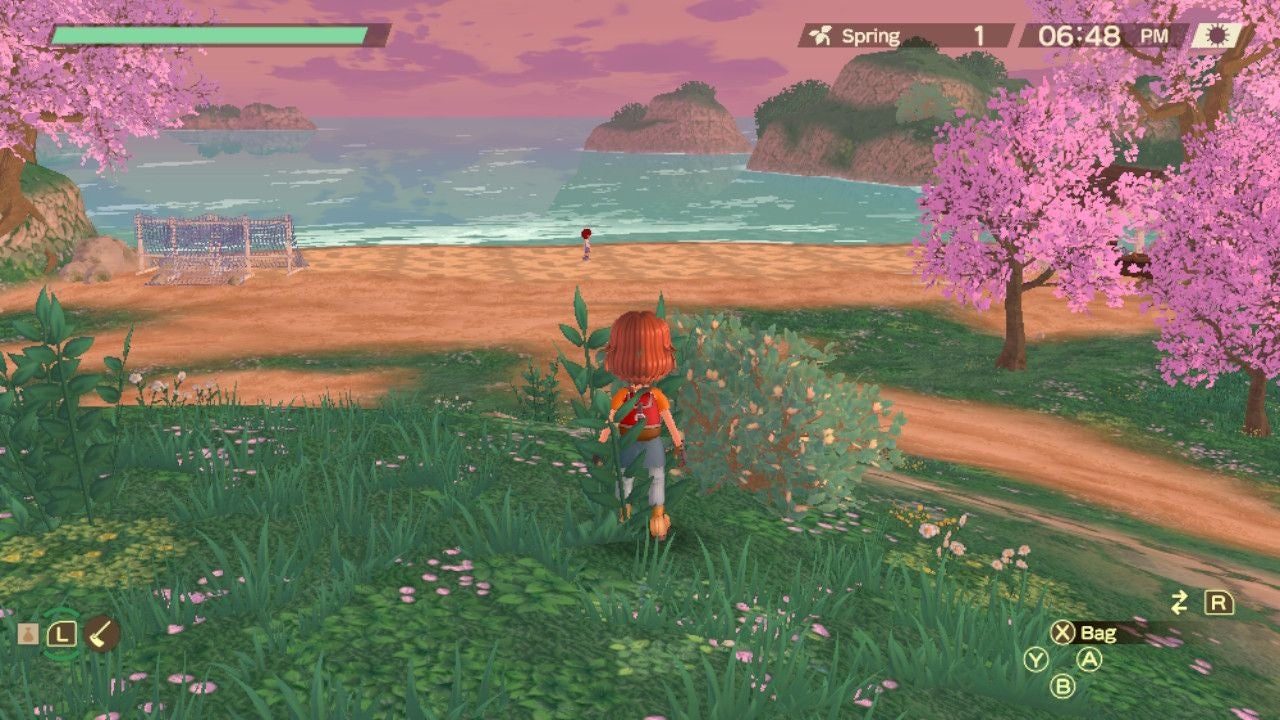This screenshot has width=1280, height=720.
Task: Click the B button prompt icon
Action: point(1063,686)
